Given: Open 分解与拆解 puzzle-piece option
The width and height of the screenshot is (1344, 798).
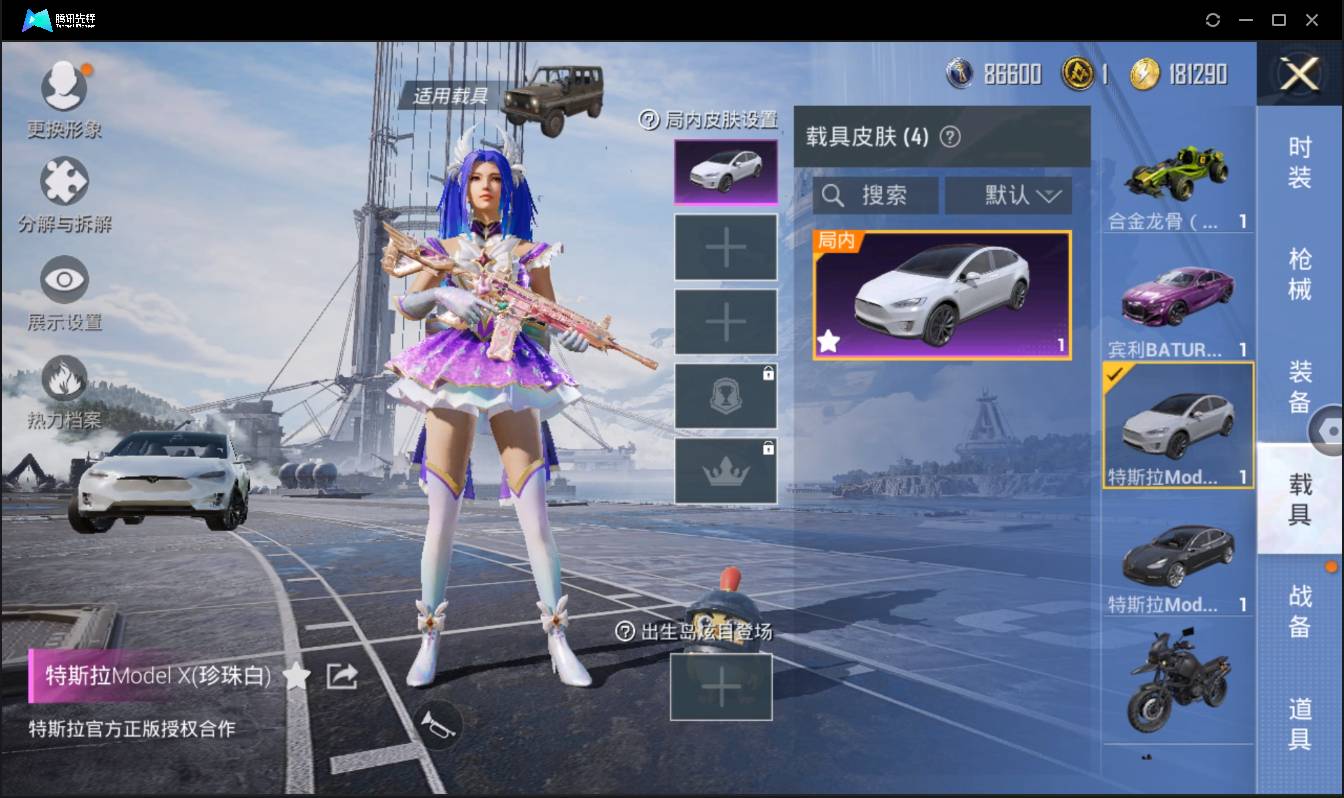Looking at the screenshot, I should coord(64,183).
